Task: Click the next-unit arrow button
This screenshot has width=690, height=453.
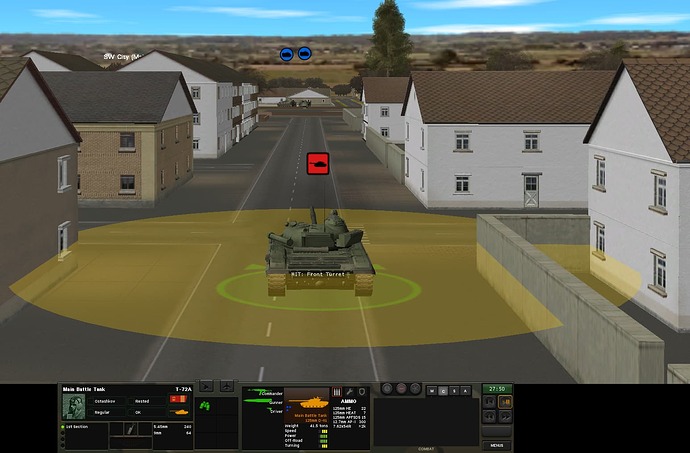Action: click(x=207, y=385)
